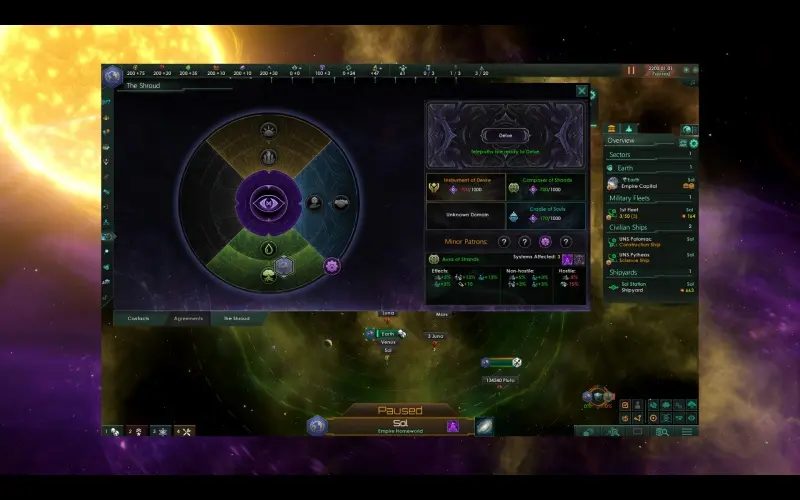Click the central eye icon in Shroud wheel
The image size is (800, 500).
269,202
